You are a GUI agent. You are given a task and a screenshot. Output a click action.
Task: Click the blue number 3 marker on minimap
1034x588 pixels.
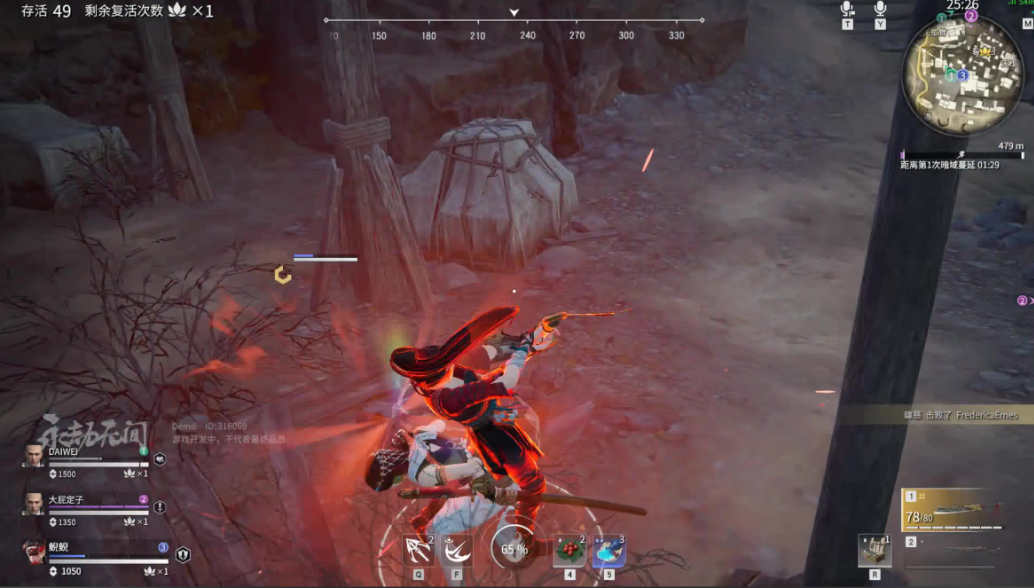coord(962,74)
